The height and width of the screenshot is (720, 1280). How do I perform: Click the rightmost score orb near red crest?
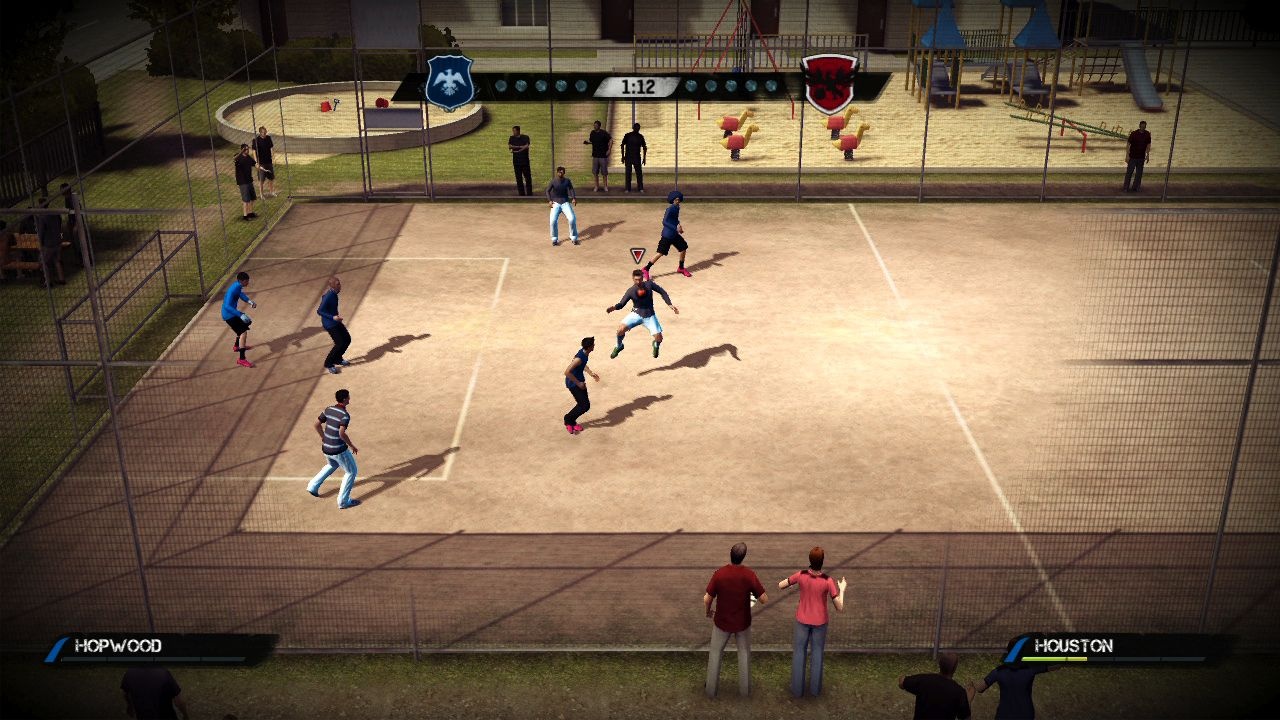[768, 85]
